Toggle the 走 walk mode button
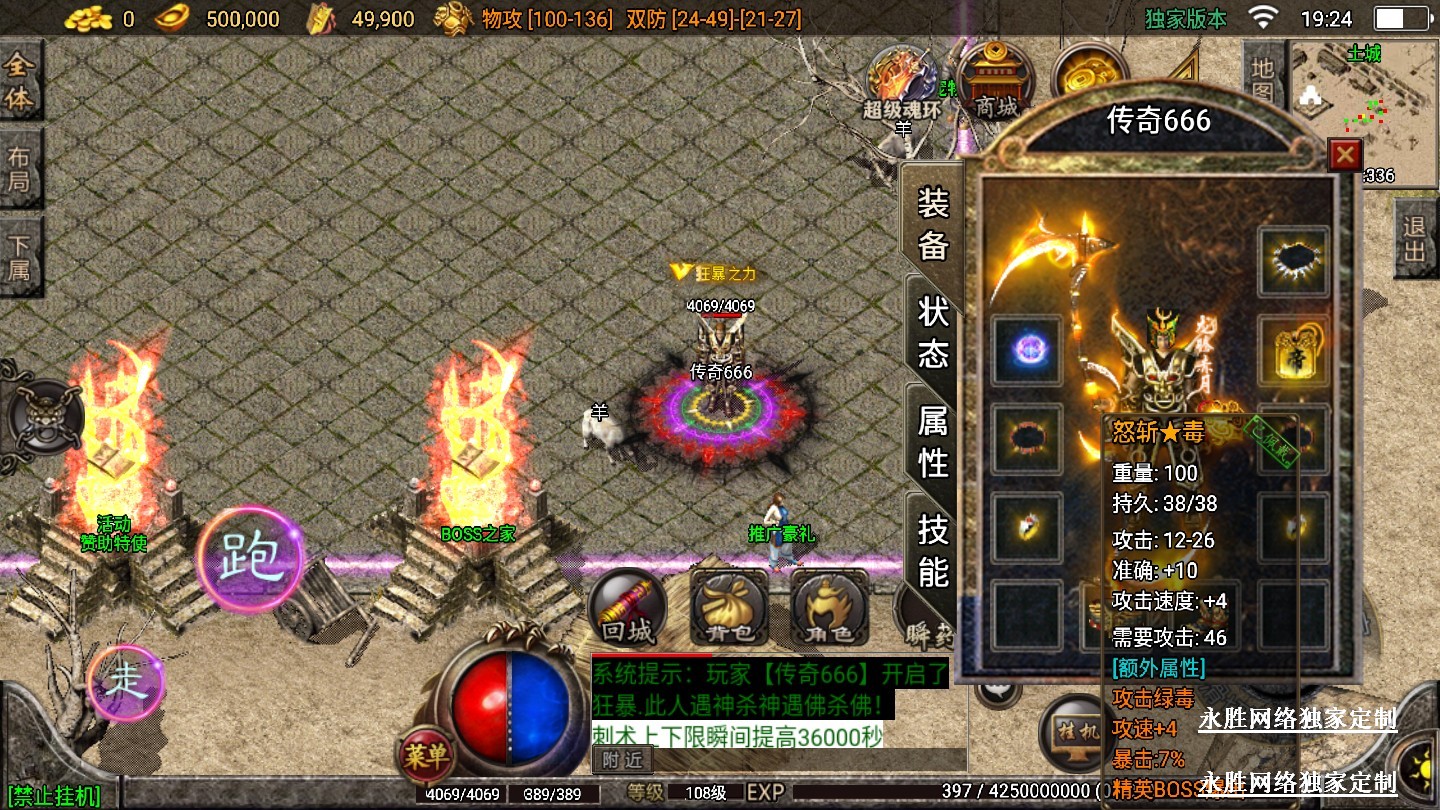Image resolution: width=1440 pixels, height=810 pixels. (126, 683)
